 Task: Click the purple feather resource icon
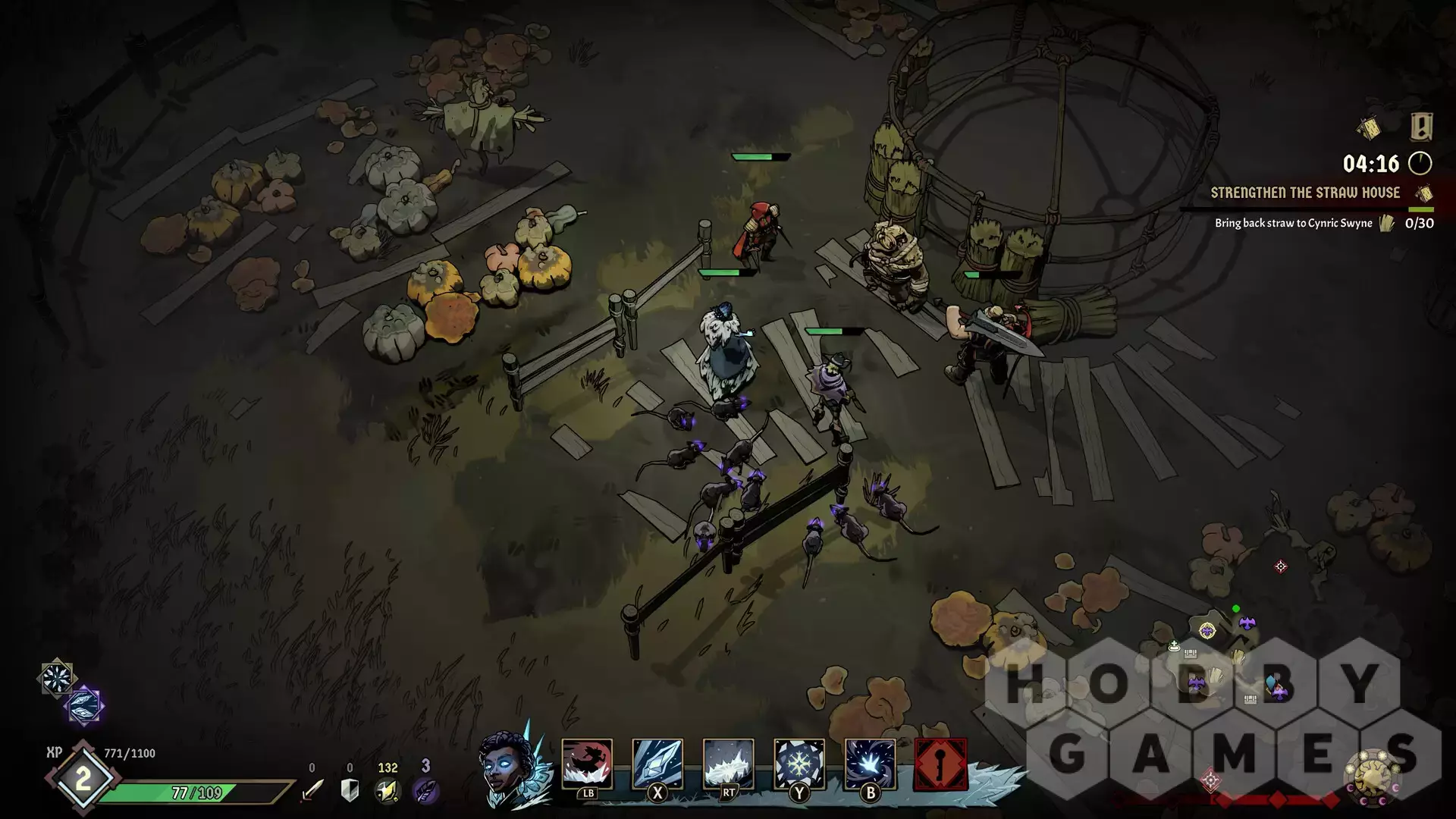coord(425,791)
